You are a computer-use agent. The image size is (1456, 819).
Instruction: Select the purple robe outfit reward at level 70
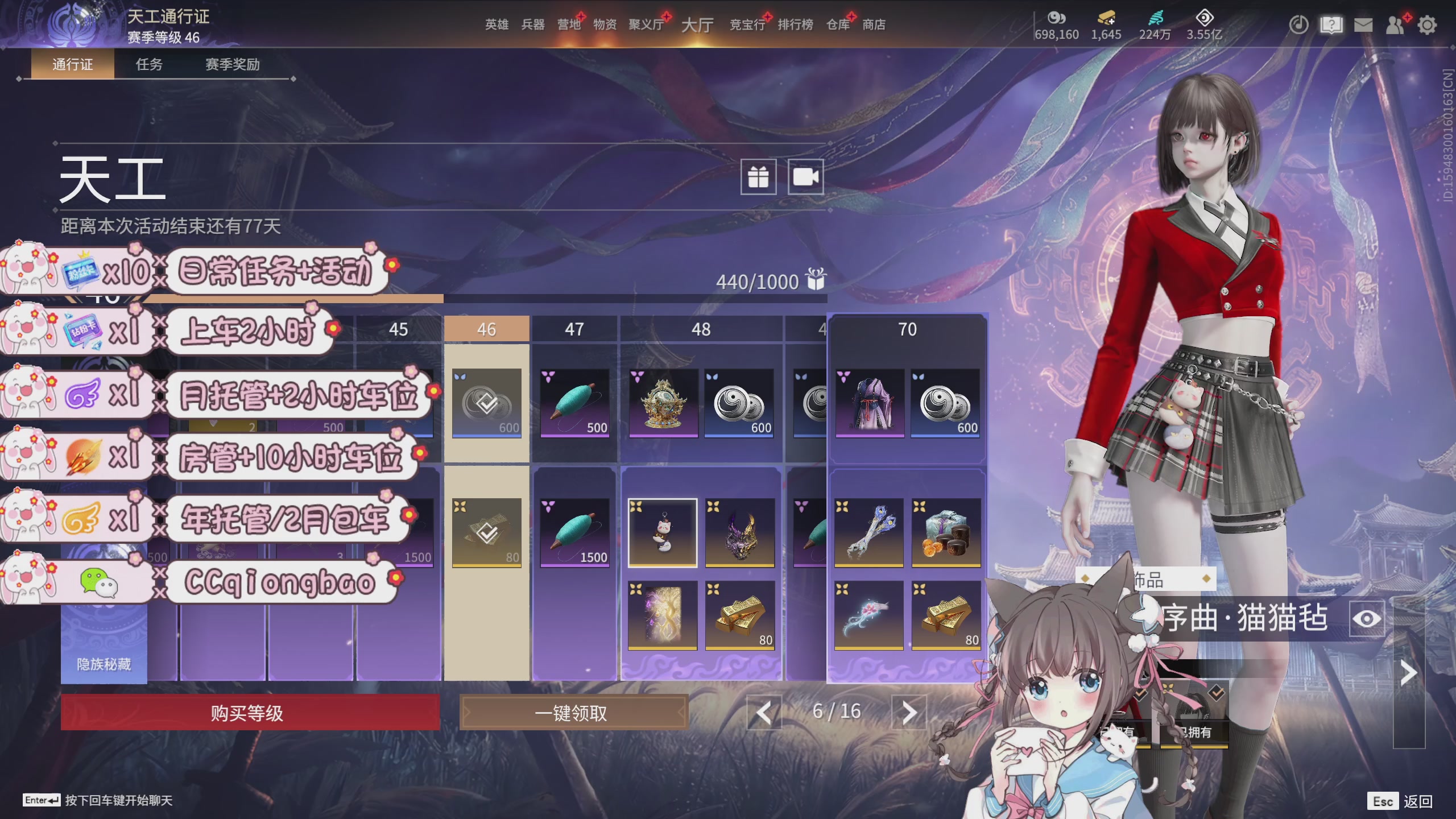pyautogui.click(x=870, y=403)
